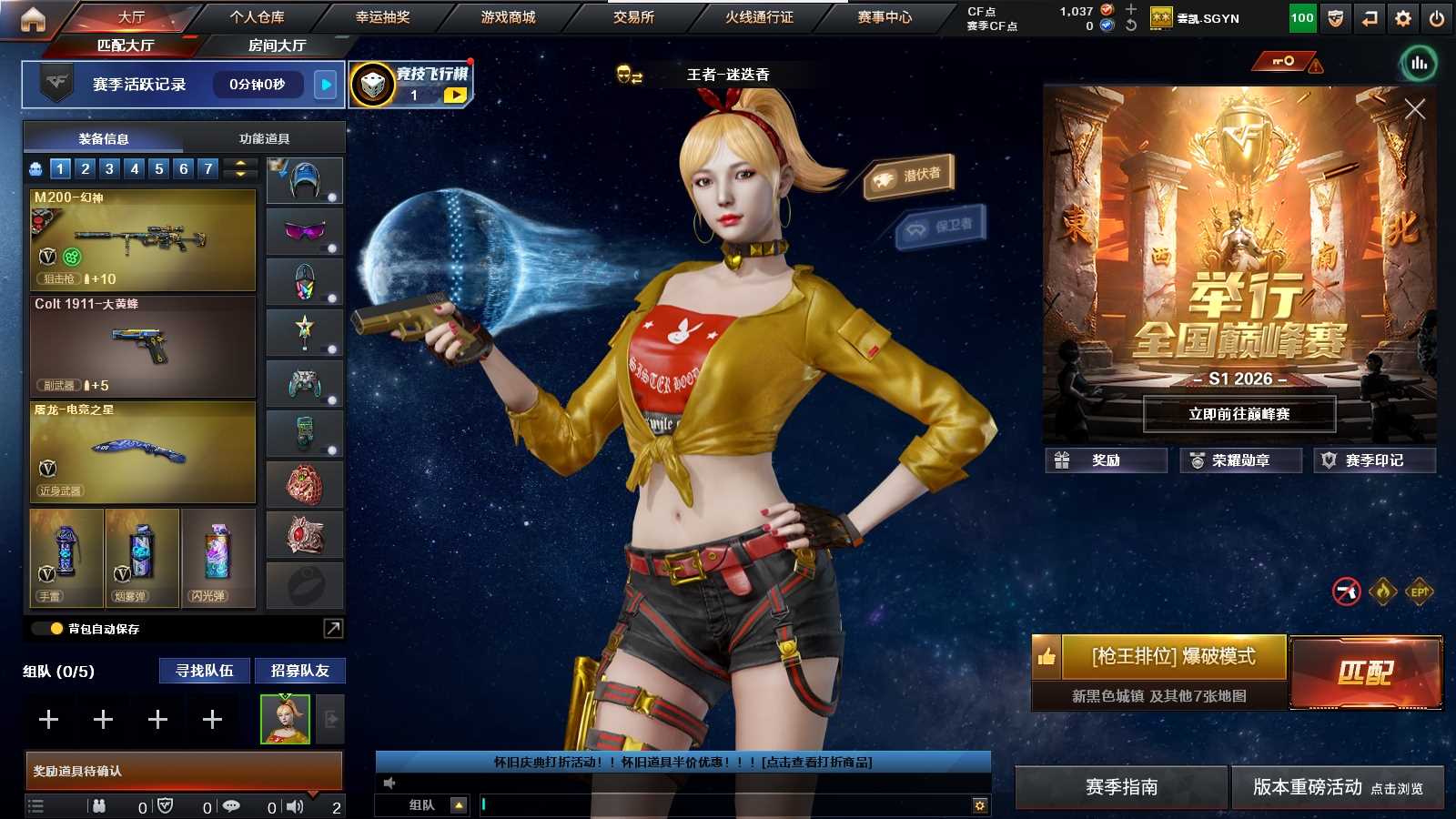Open the settings gear icon
Image resolution: width=1456 pixels, height=819 pixels.
(1403, 18)
